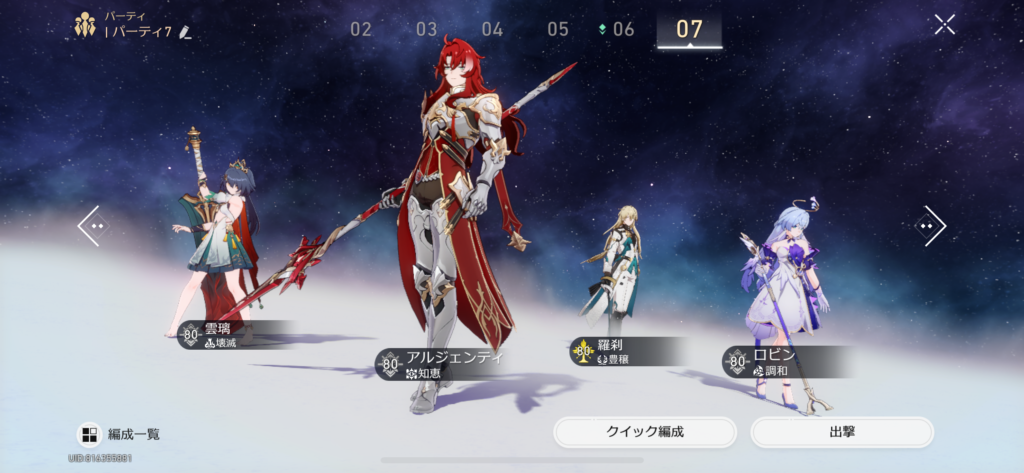
Task: Switch to party tab 02
Action: (x=361, y=29)
